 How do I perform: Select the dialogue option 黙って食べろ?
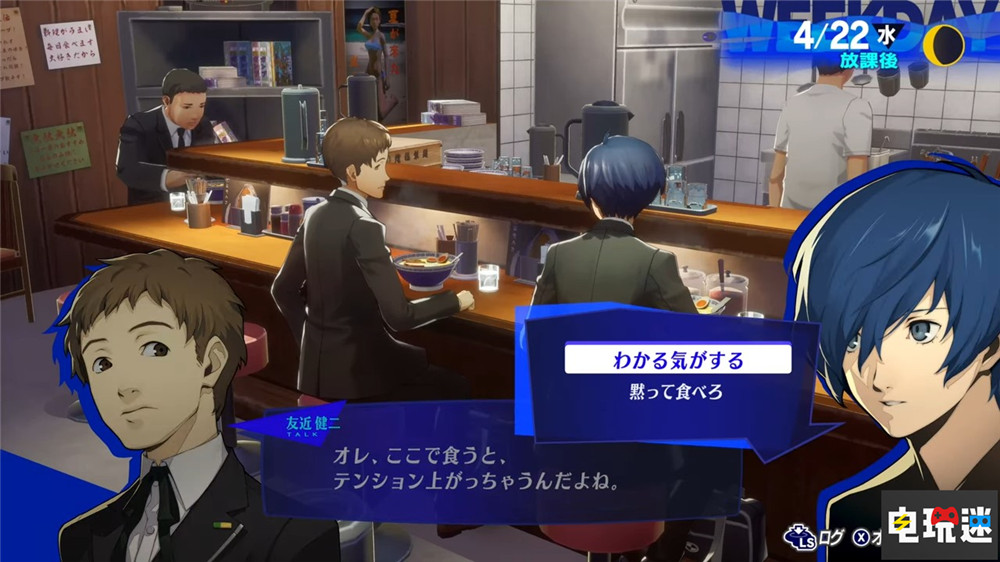(677, 392)
